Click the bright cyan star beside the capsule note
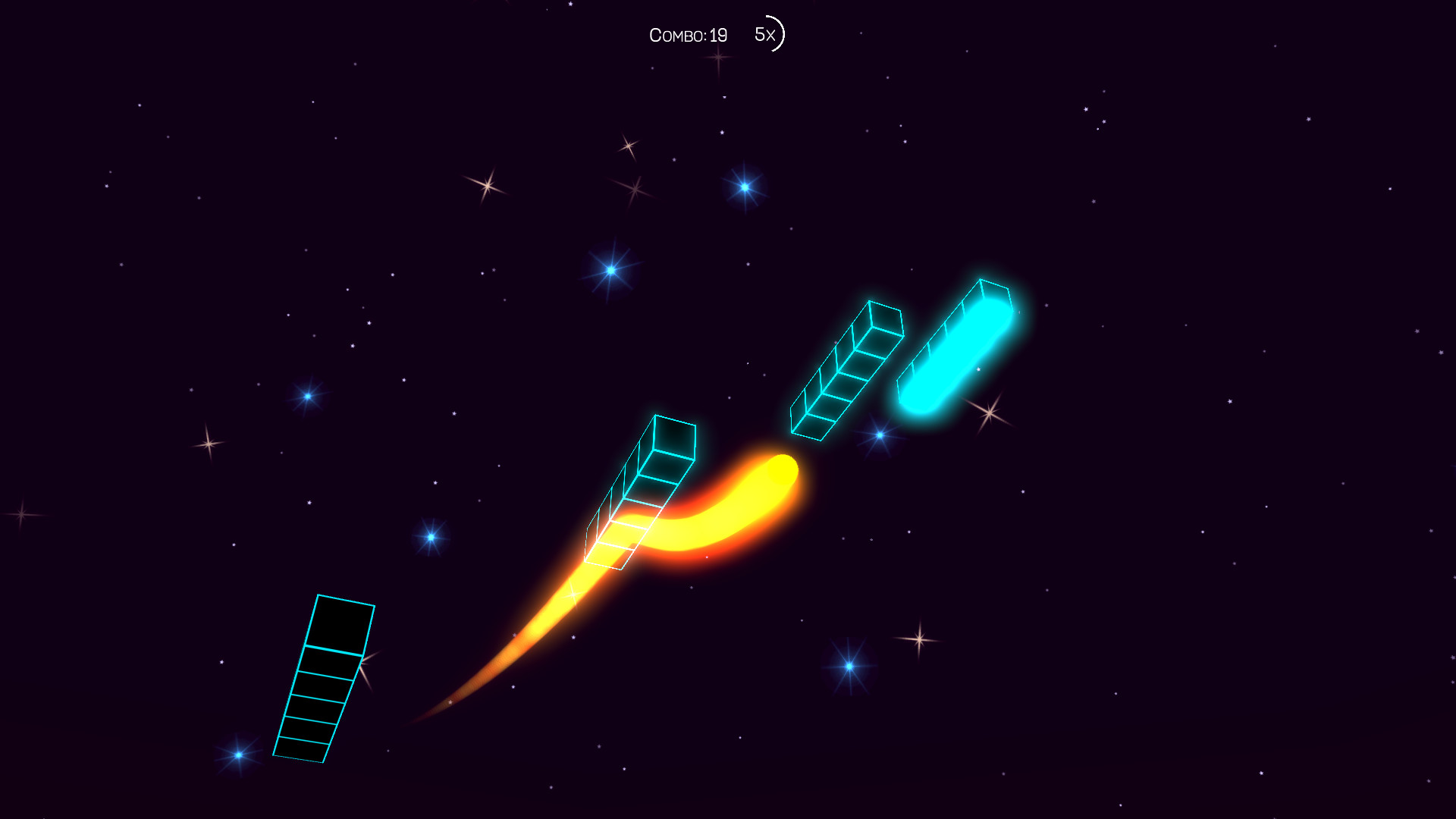The image size is (1456, 819). coord(880,435)
